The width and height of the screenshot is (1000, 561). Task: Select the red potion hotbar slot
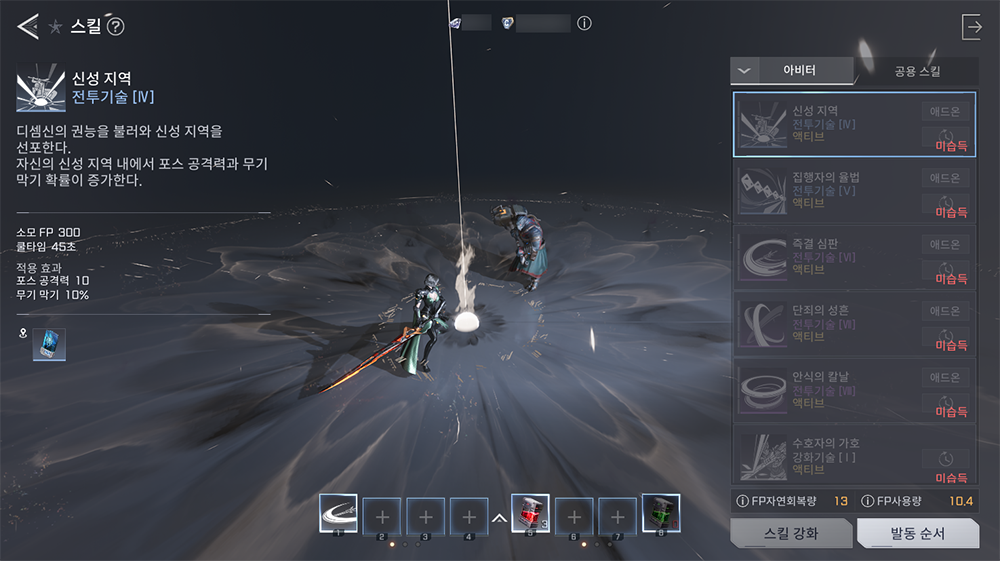530,515
